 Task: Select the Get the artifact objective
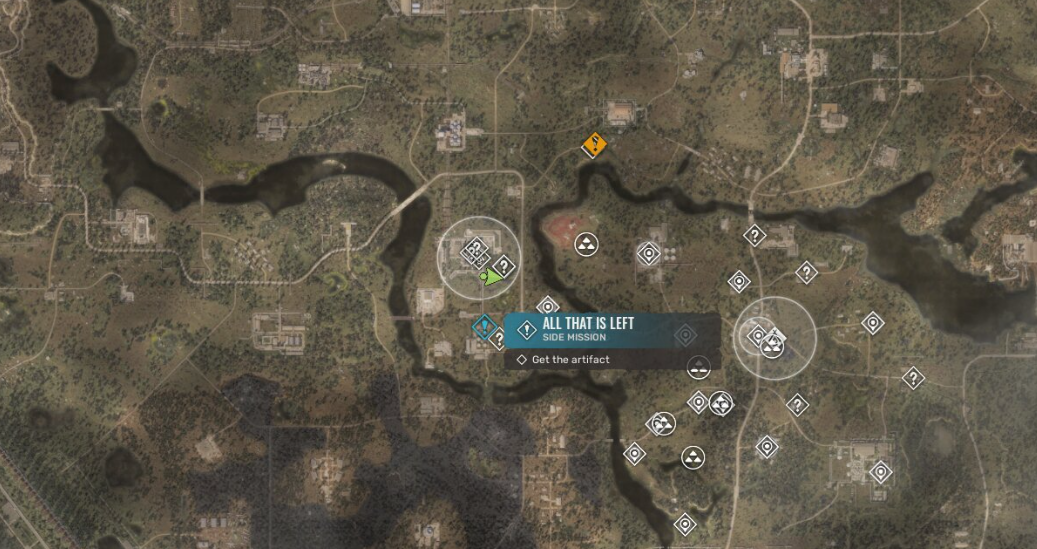(x=570, y=360)
